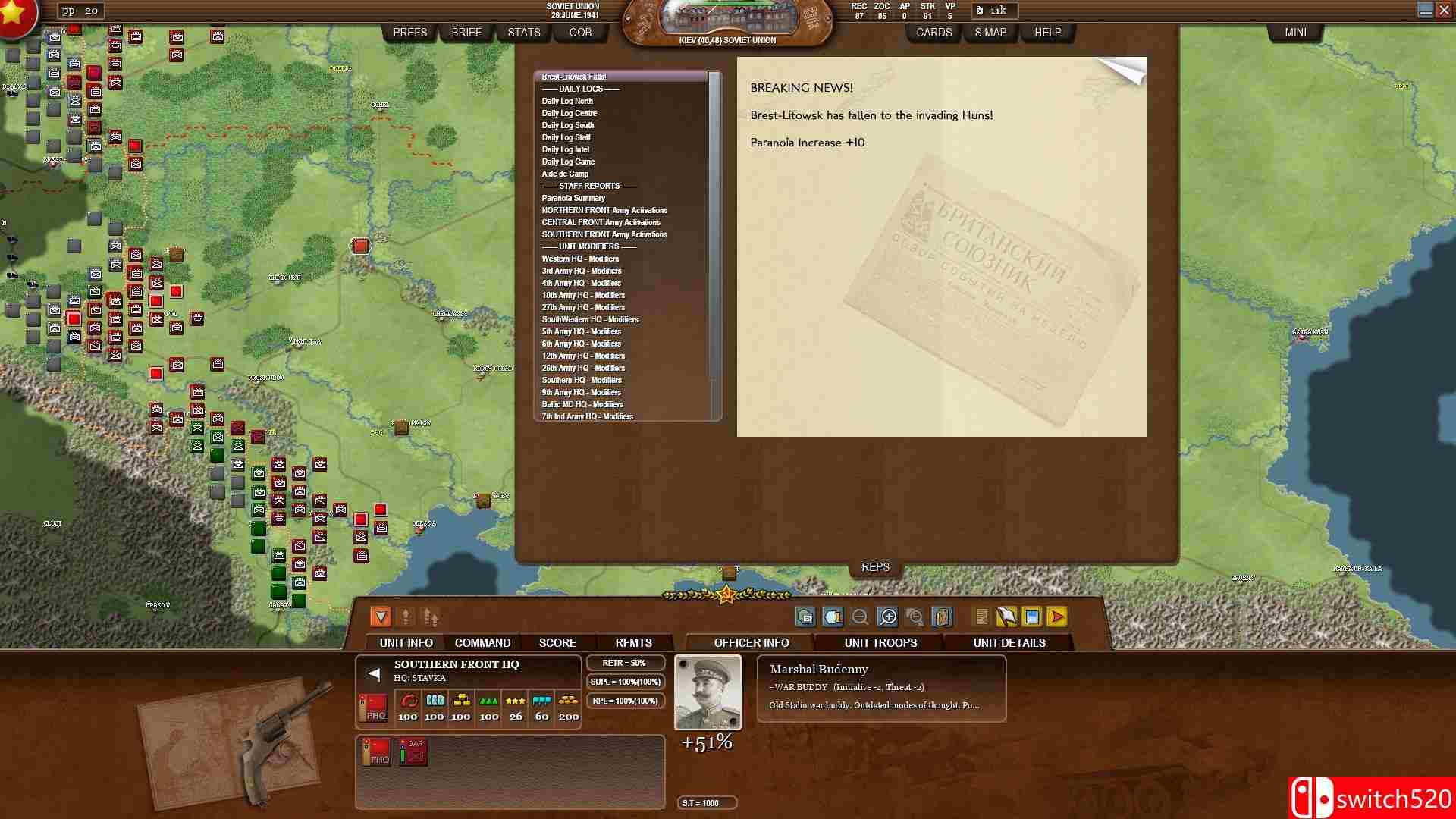Click the red end-turn arrow icon
The width and height of the screenshot is (1456, 819).
(x=1057, y=617)
